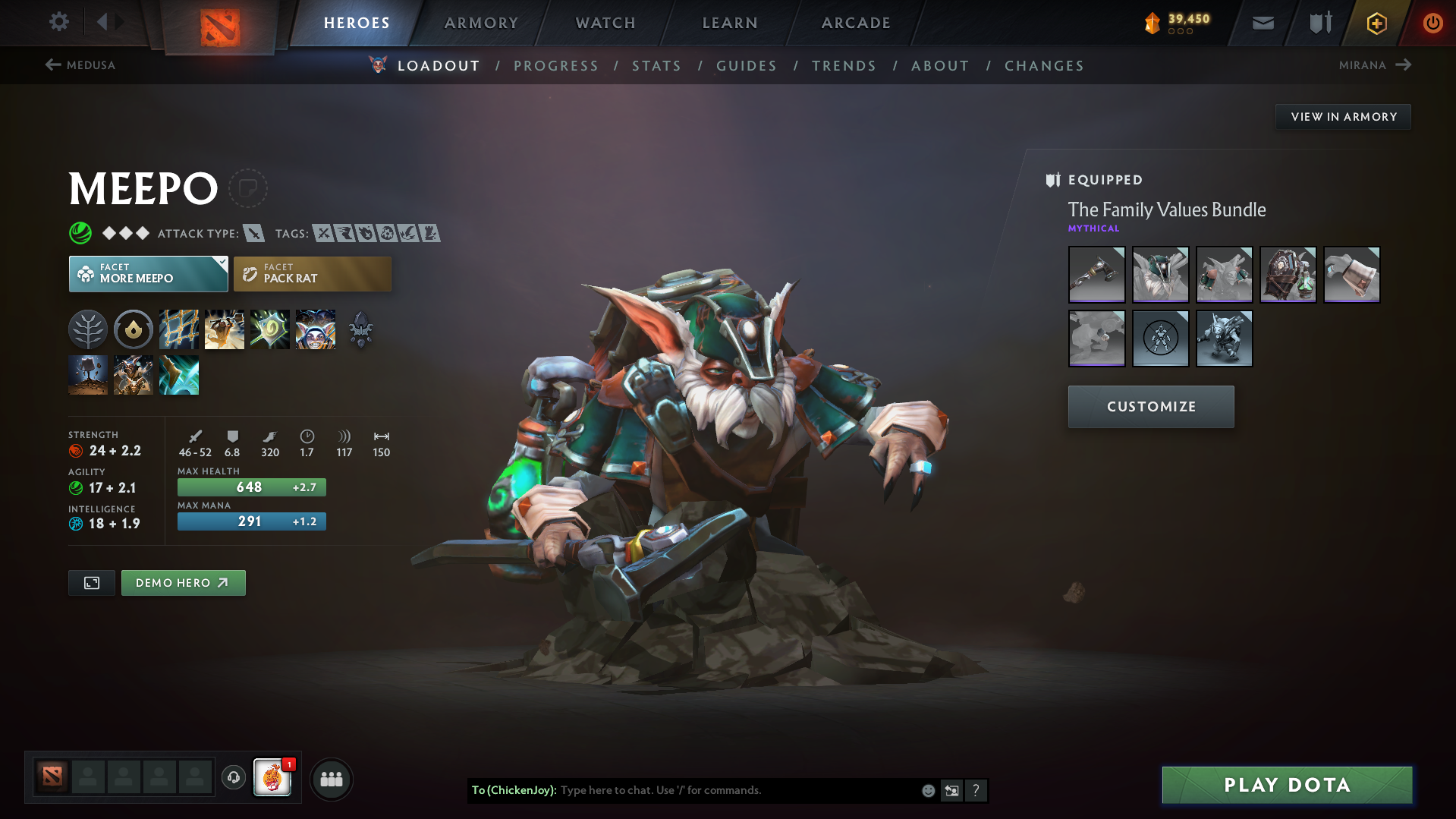Open the mail notification icon
Image resolution: width=1456 pixels, height=819 pixels.
(1262, 23)
